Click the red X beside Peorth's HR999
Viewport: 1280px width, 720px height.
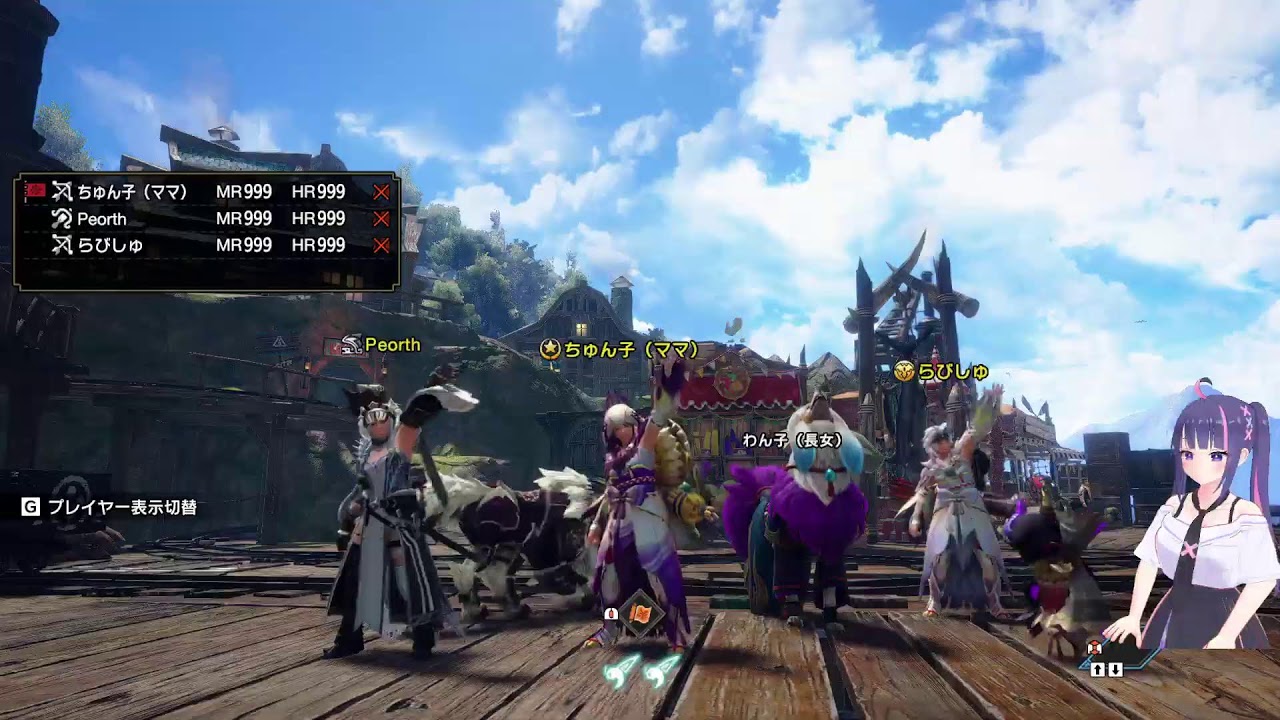[x=380, y=219]
